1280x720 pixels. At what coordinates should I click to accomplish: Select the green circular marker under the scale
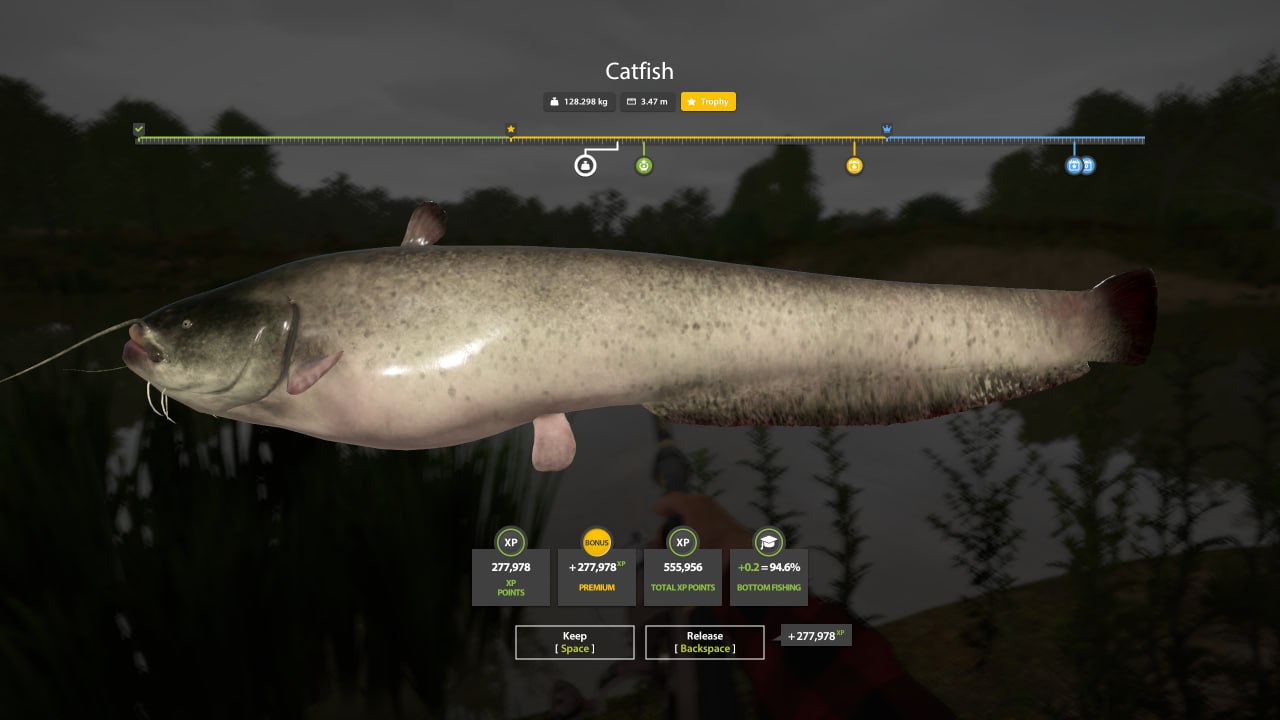coord(644,166)
